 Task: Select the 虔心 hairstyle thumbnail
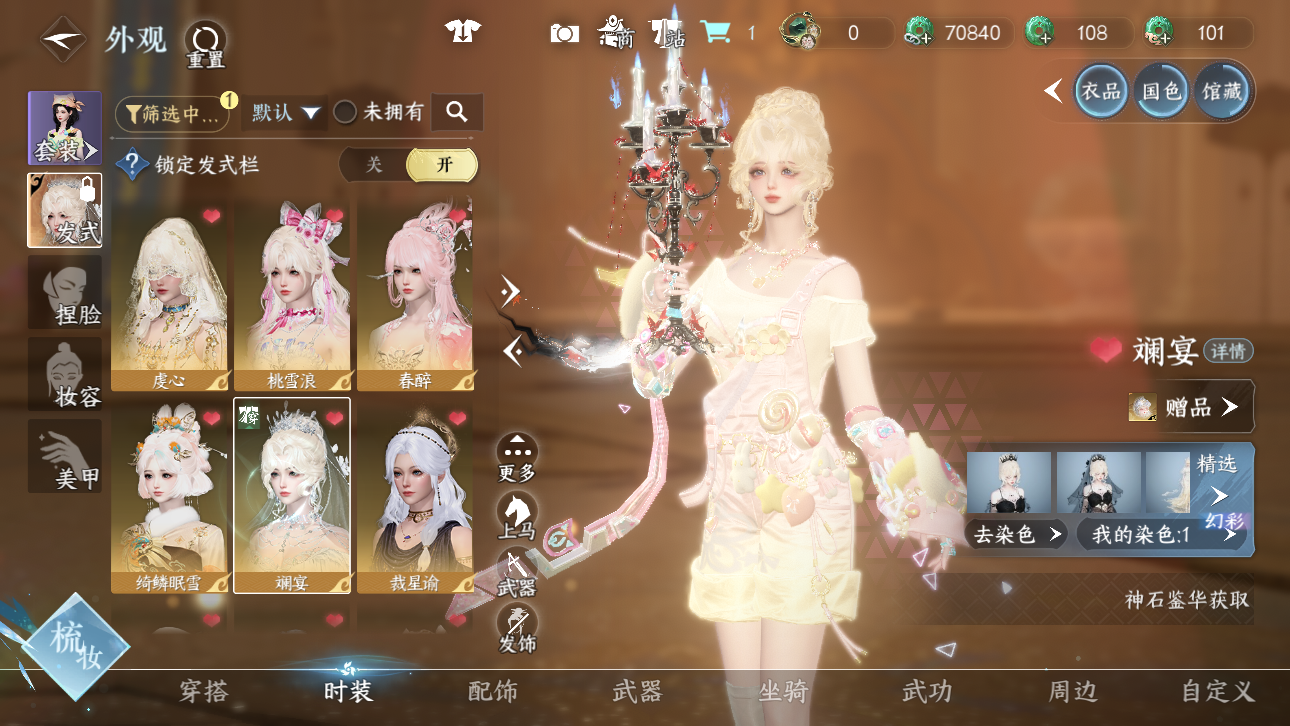[x=170, y=296]
